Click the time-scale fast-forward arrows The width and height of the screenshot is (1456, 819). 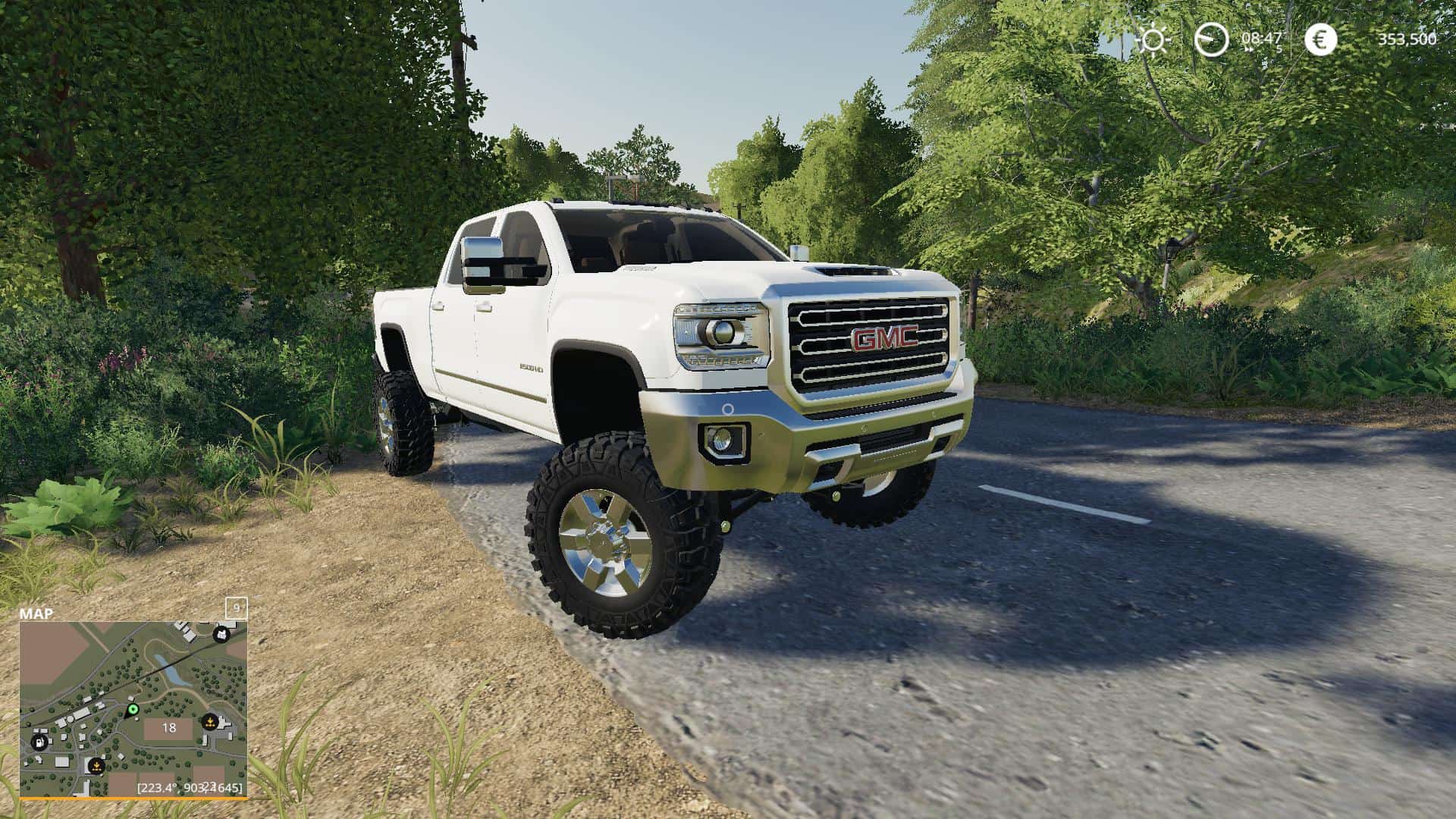pos(1249,49)
